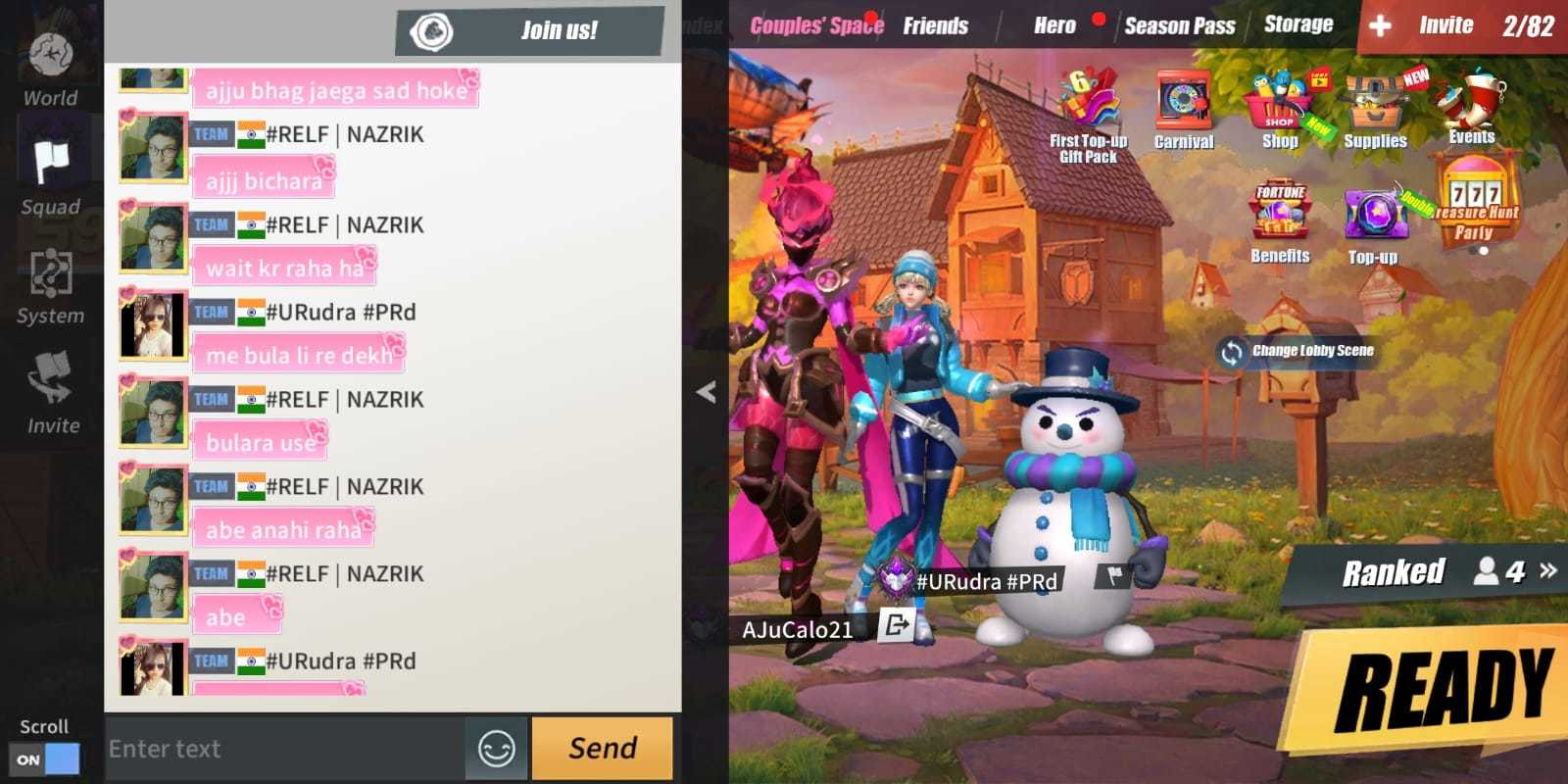Open the Supplies crate icon

1375,98
